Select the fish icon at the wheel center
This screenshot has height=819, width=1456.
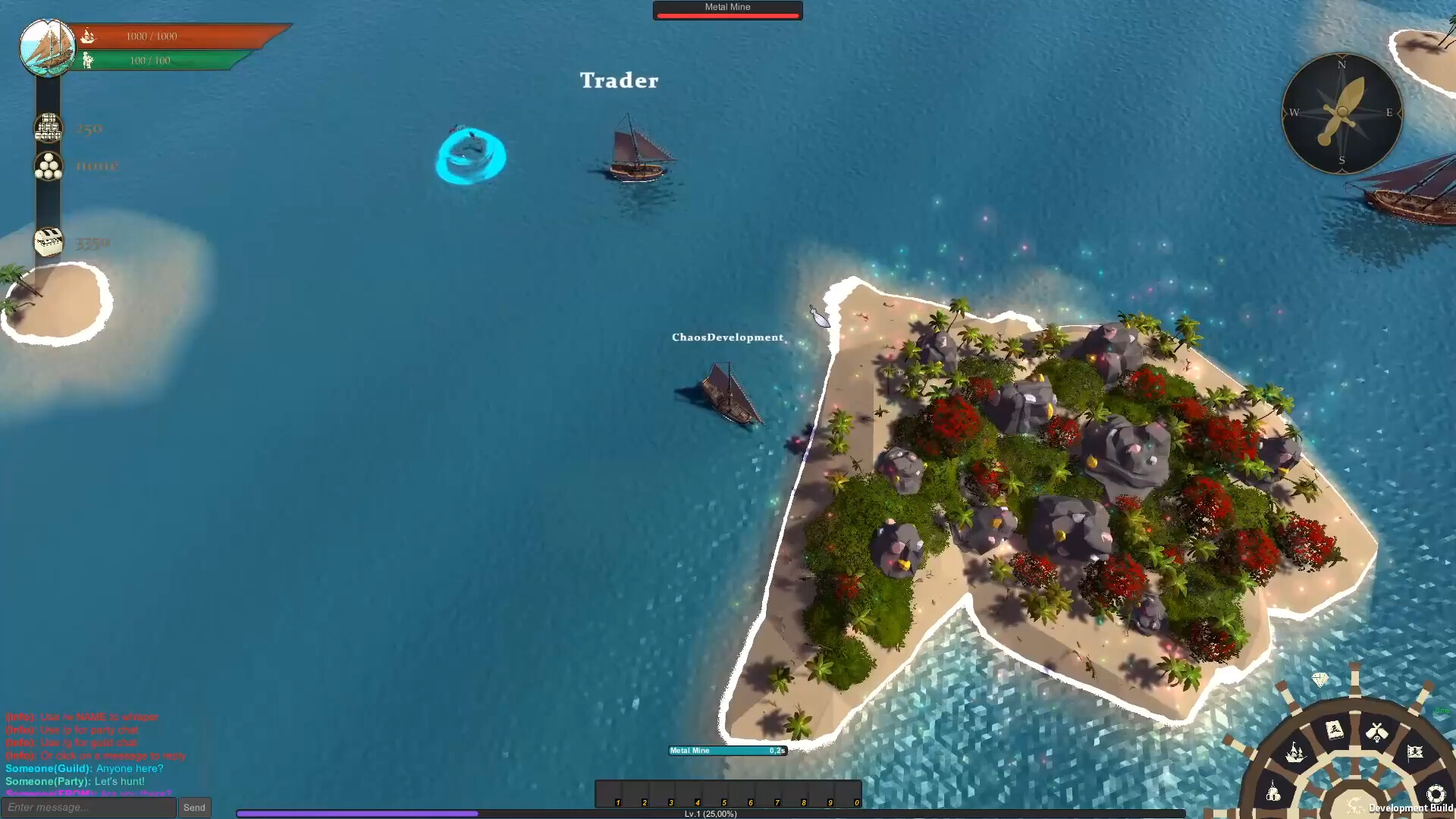pyautogui.click(x=1354, y=805)
